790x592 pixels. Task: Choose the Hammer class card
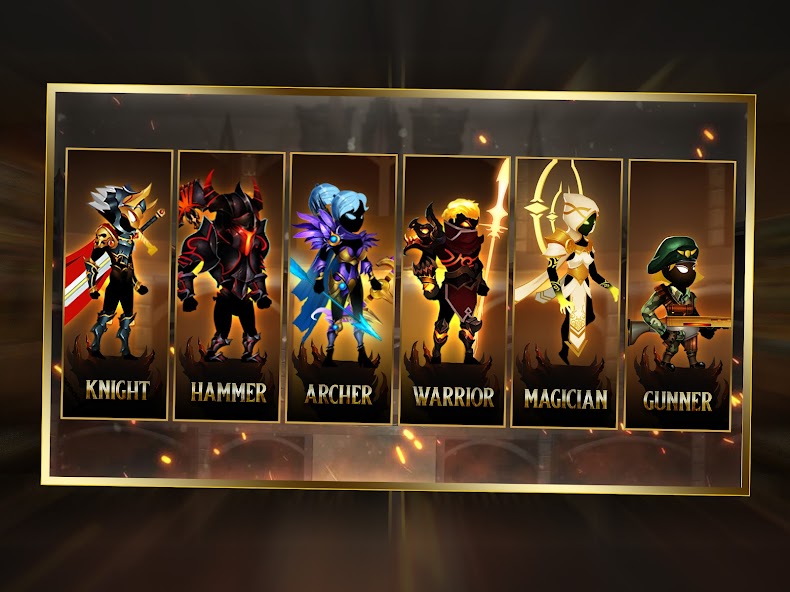click(x=228, y=286)
